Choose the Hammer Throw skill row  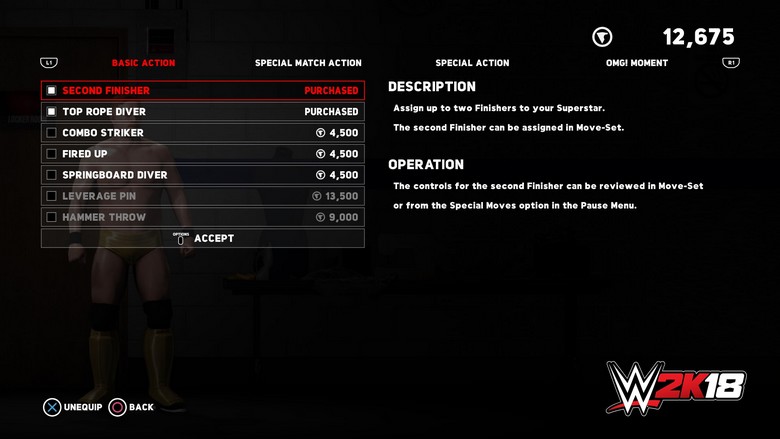[203, 217]
